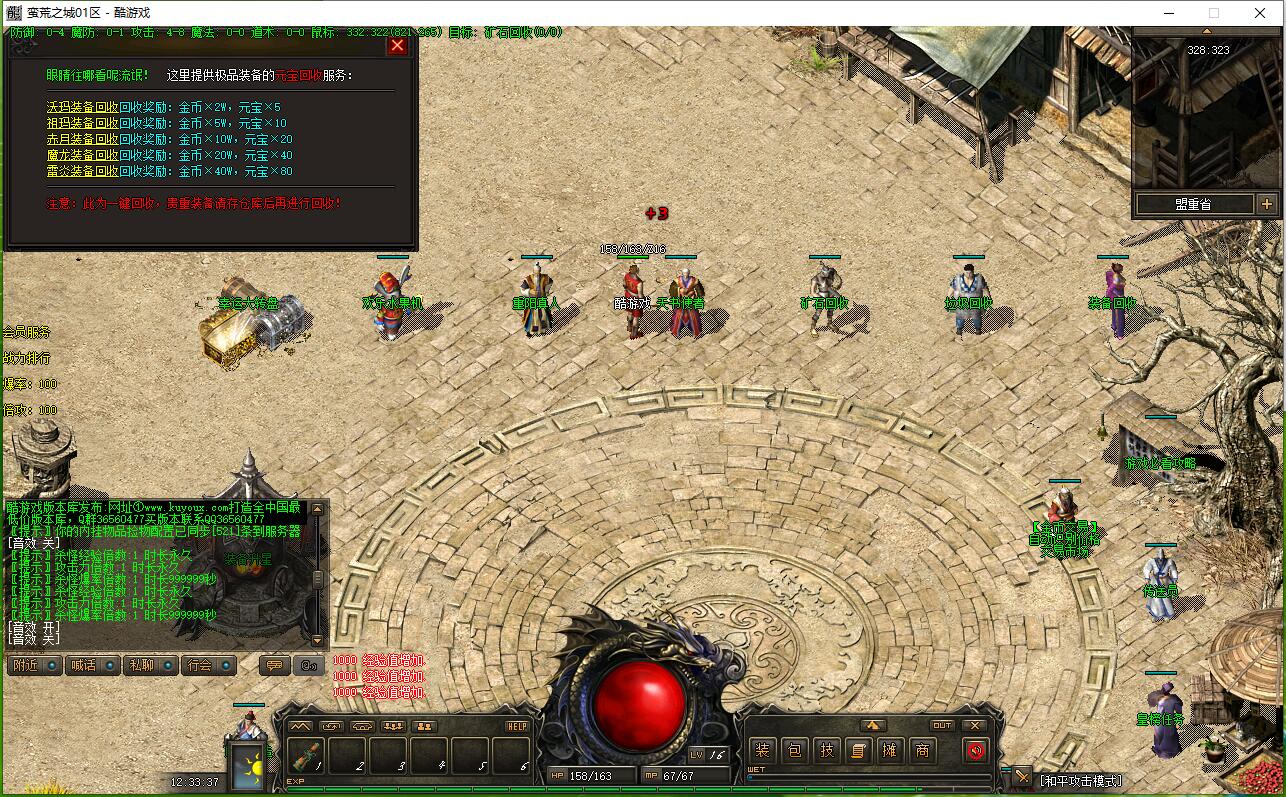
Task: Choose the 沃玛装备回收 recycling link
Action: tap(82, 107)
